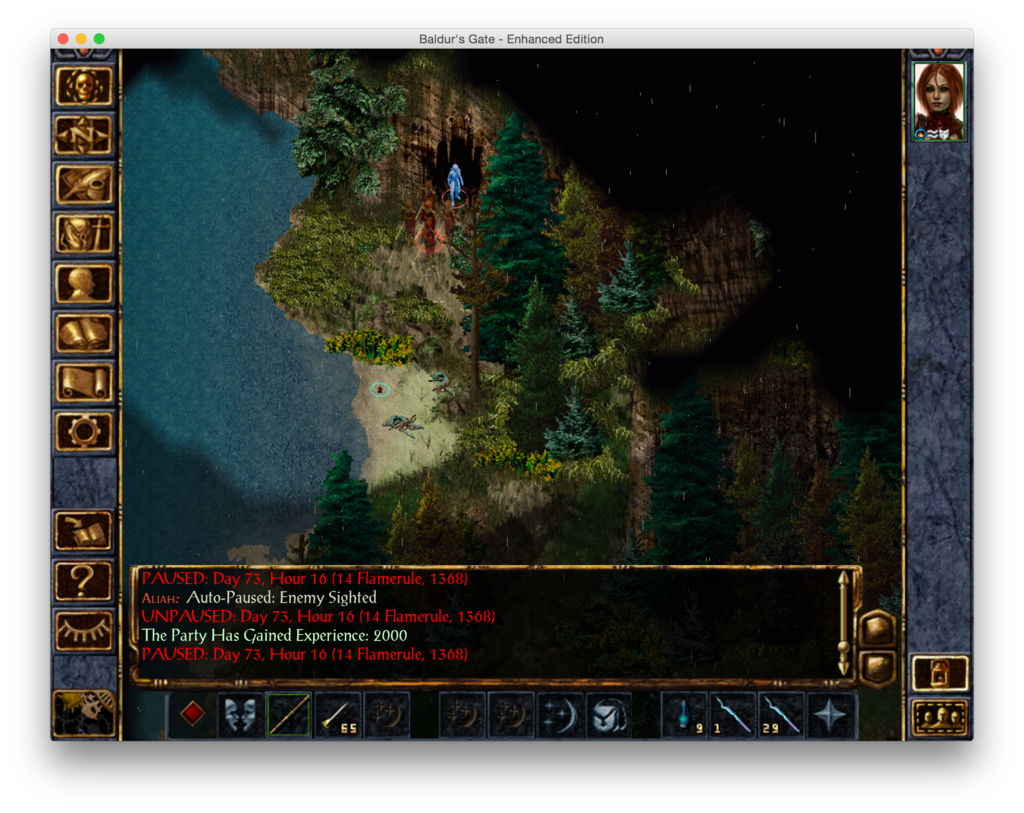
Task: Select the red-haired character portrait
Action: pyautogui.click(x=939, y=101)
